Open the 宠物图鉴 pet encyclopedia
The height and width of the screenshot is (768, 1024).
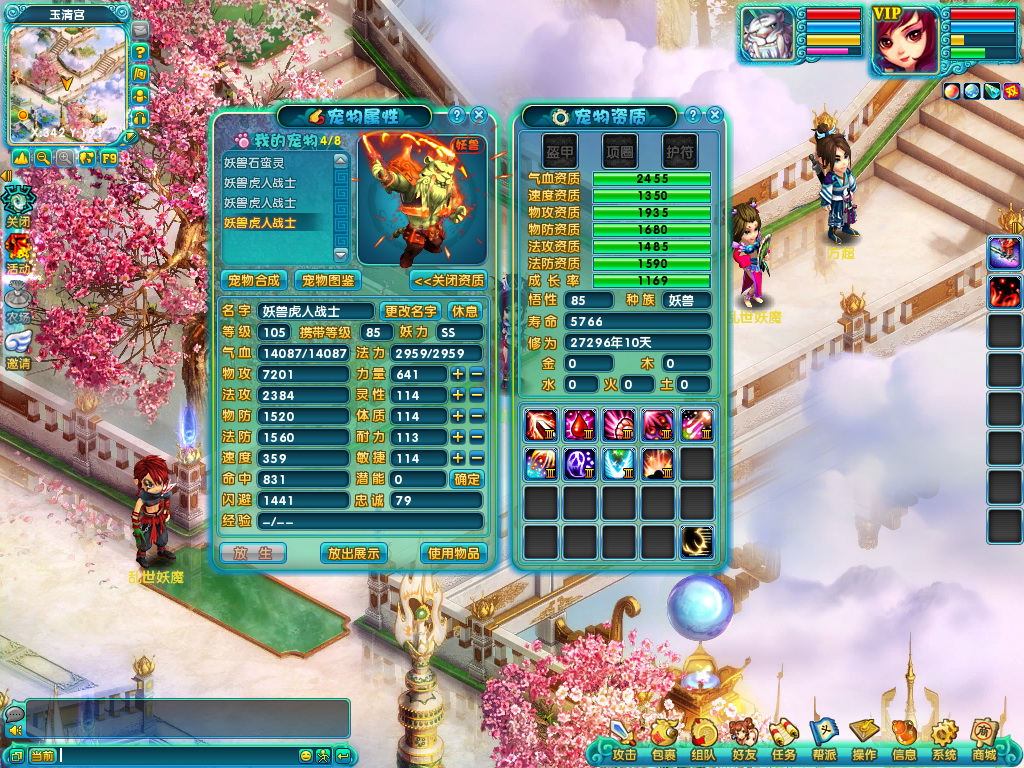pos(327,280)
